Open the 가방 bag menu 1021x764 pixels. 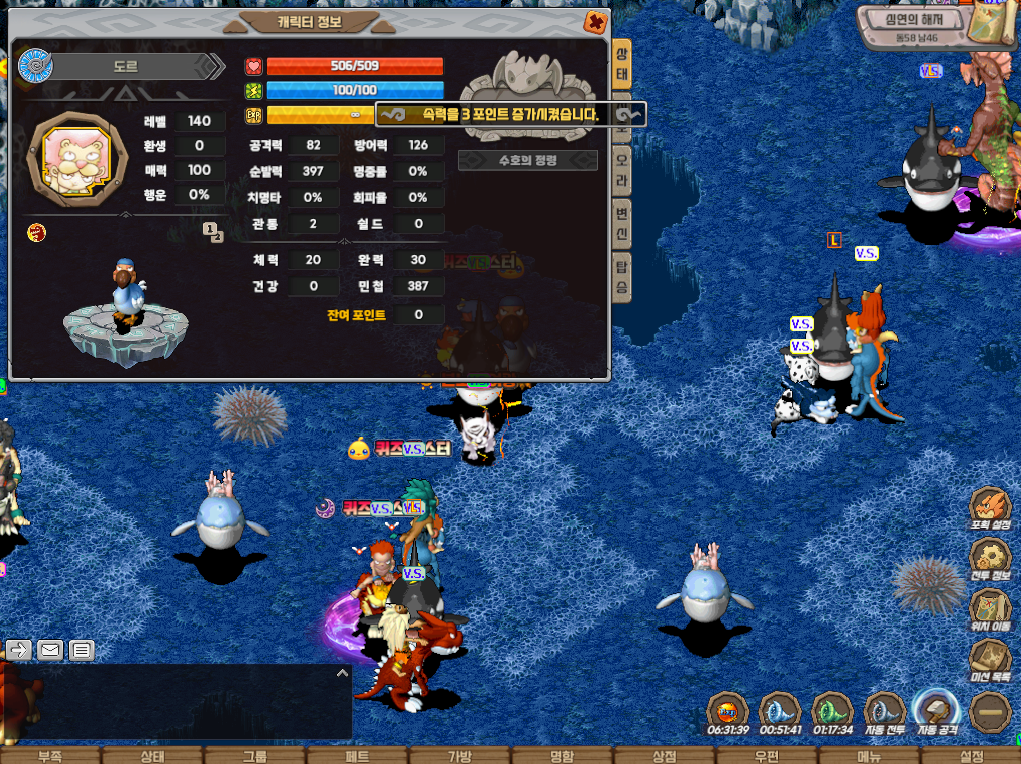coord(459,756)
